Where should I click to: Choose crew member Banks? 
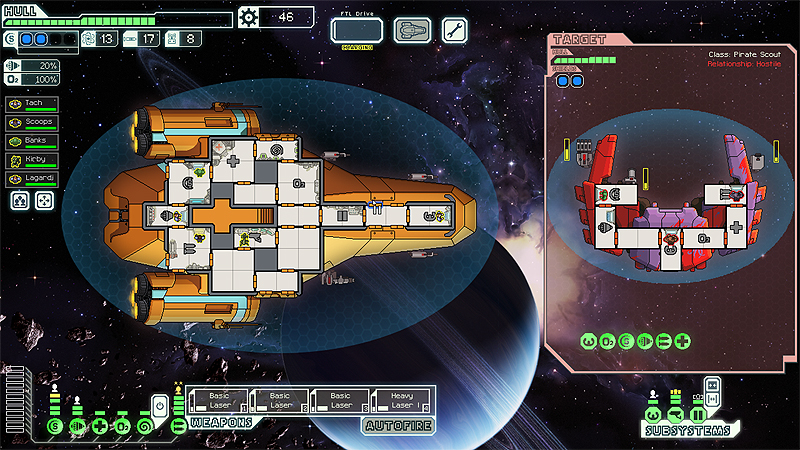[32, 141]
